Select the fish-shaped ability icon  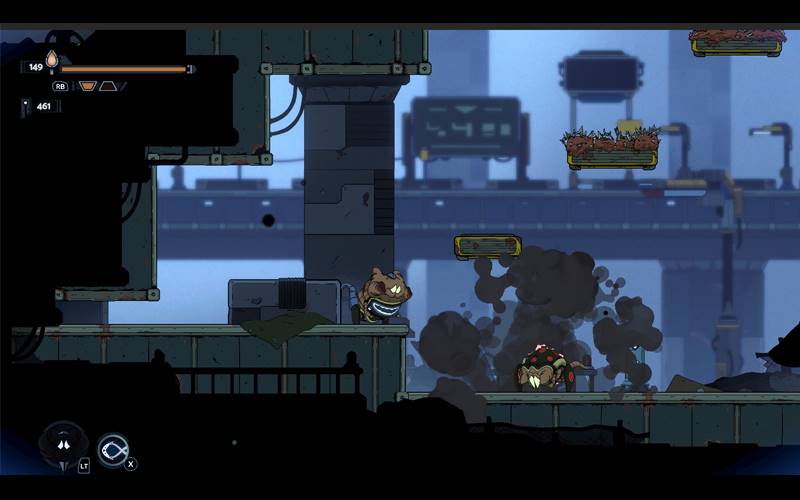click(113, 449)
